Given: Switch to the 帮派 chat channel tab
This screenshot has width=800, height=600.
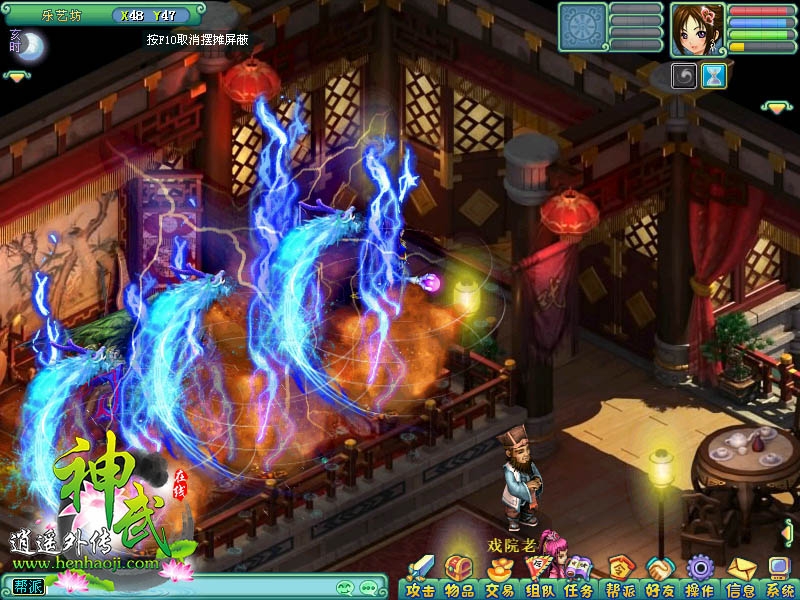Looking at the screenshot, I should point(30,586).
